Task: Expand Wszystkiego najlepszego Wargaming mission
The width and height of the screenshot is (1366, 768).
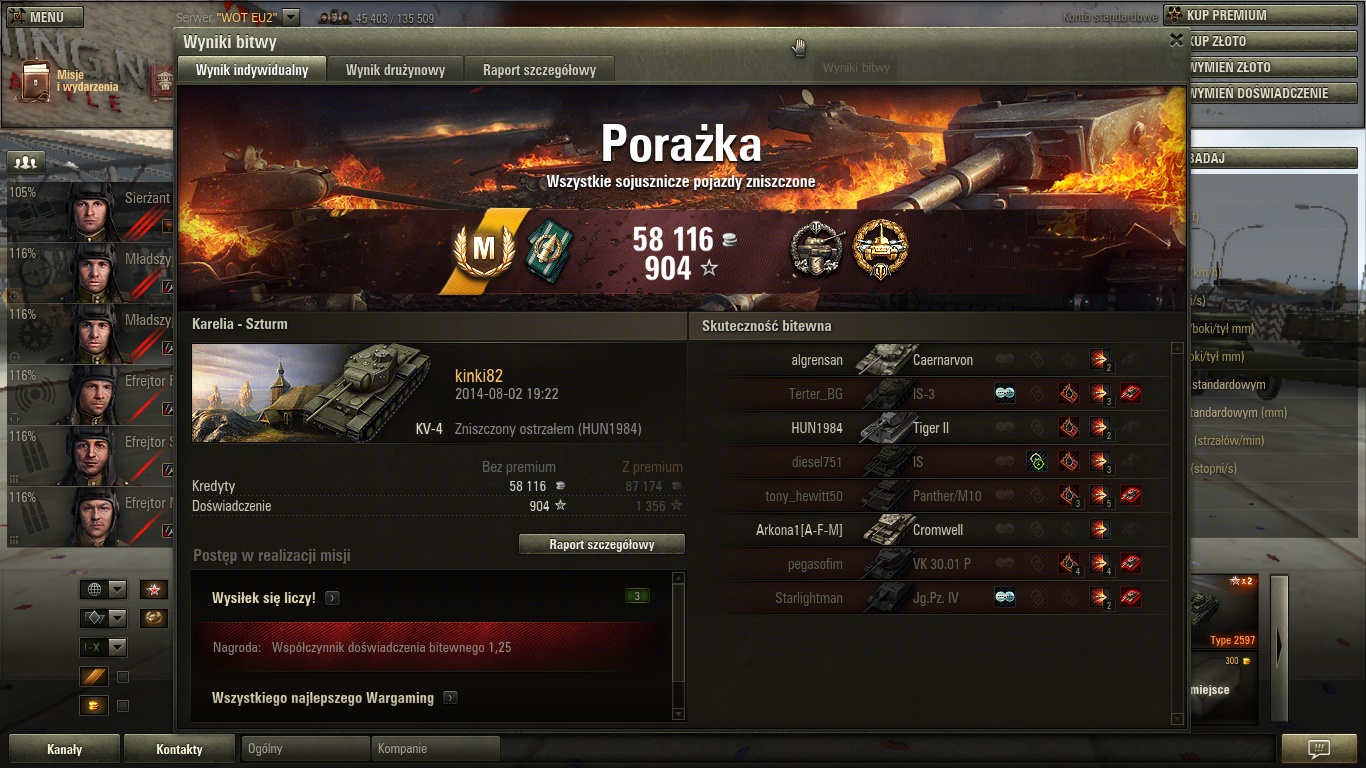Action: pyautogui.click(x=451, y=698)
